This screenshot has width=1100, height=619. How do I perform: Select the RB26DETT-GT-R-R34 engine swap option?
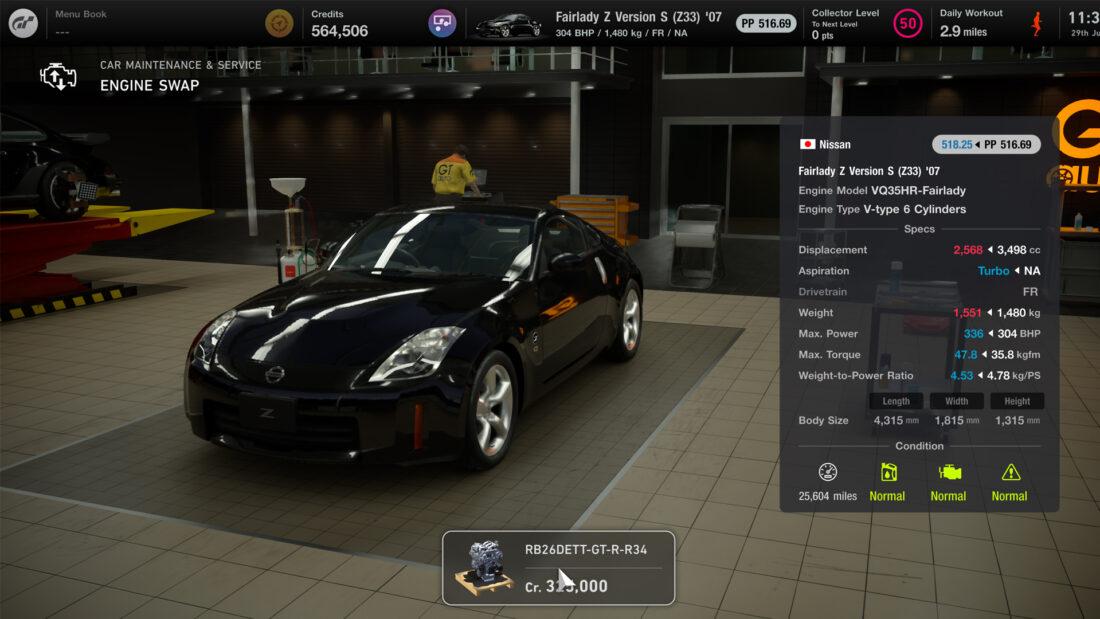coord(558,568)
